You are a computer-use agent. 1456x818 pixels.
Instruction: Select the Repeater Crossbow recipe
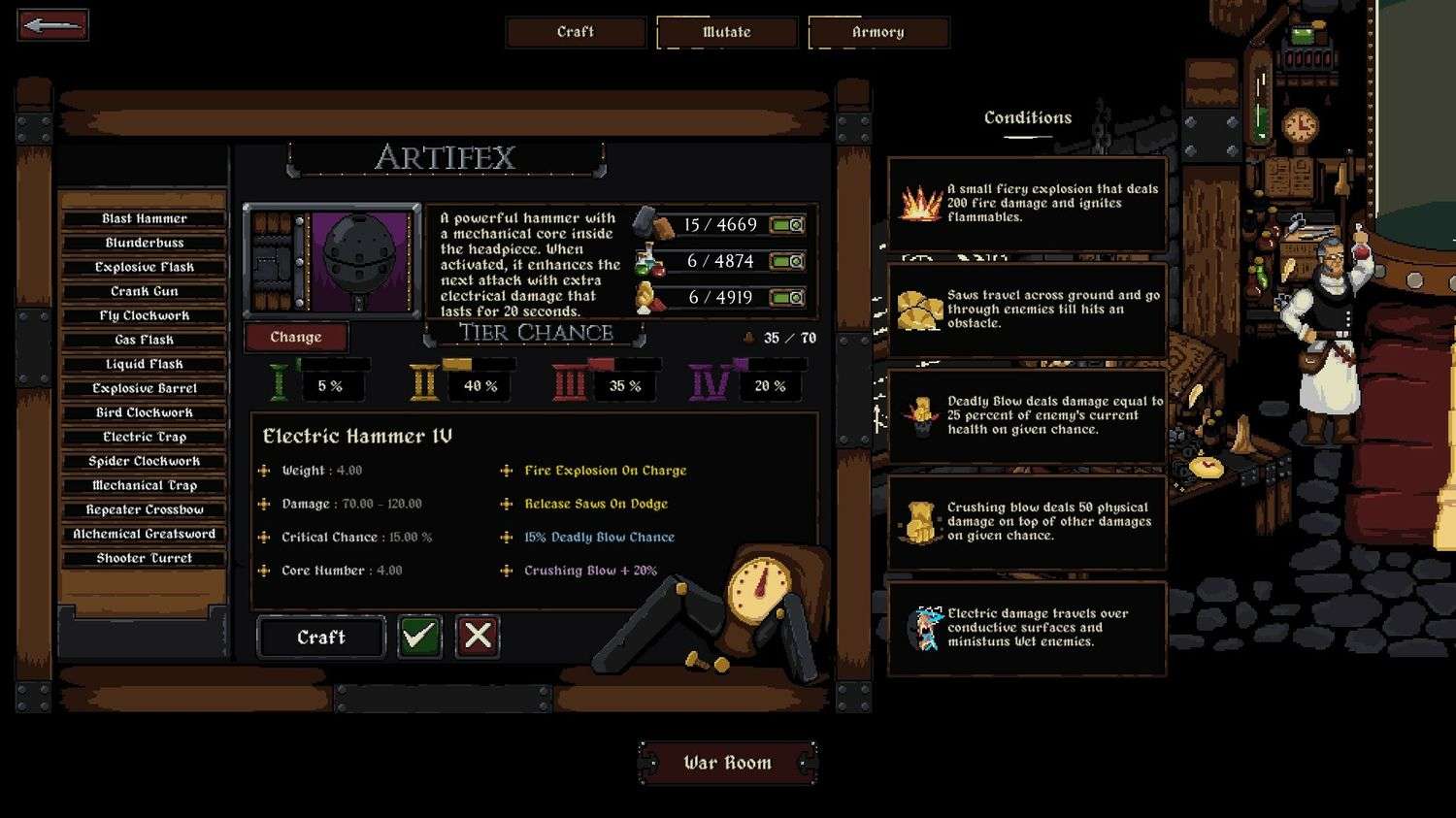click(x=145, y=509)
